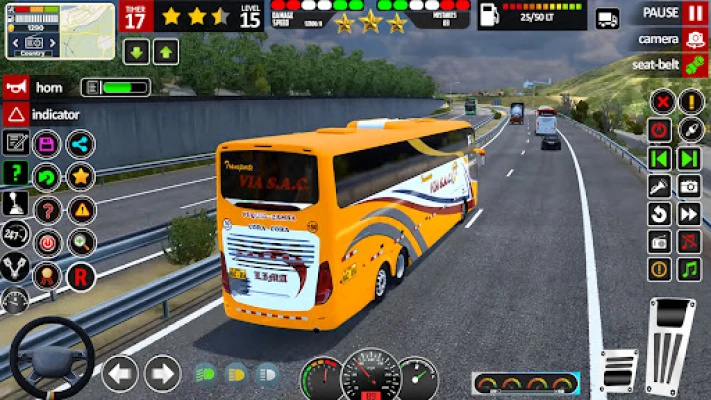Tap the green up arrow button
The height and width of the screenshot is (400, 711).
click(166, 52)
